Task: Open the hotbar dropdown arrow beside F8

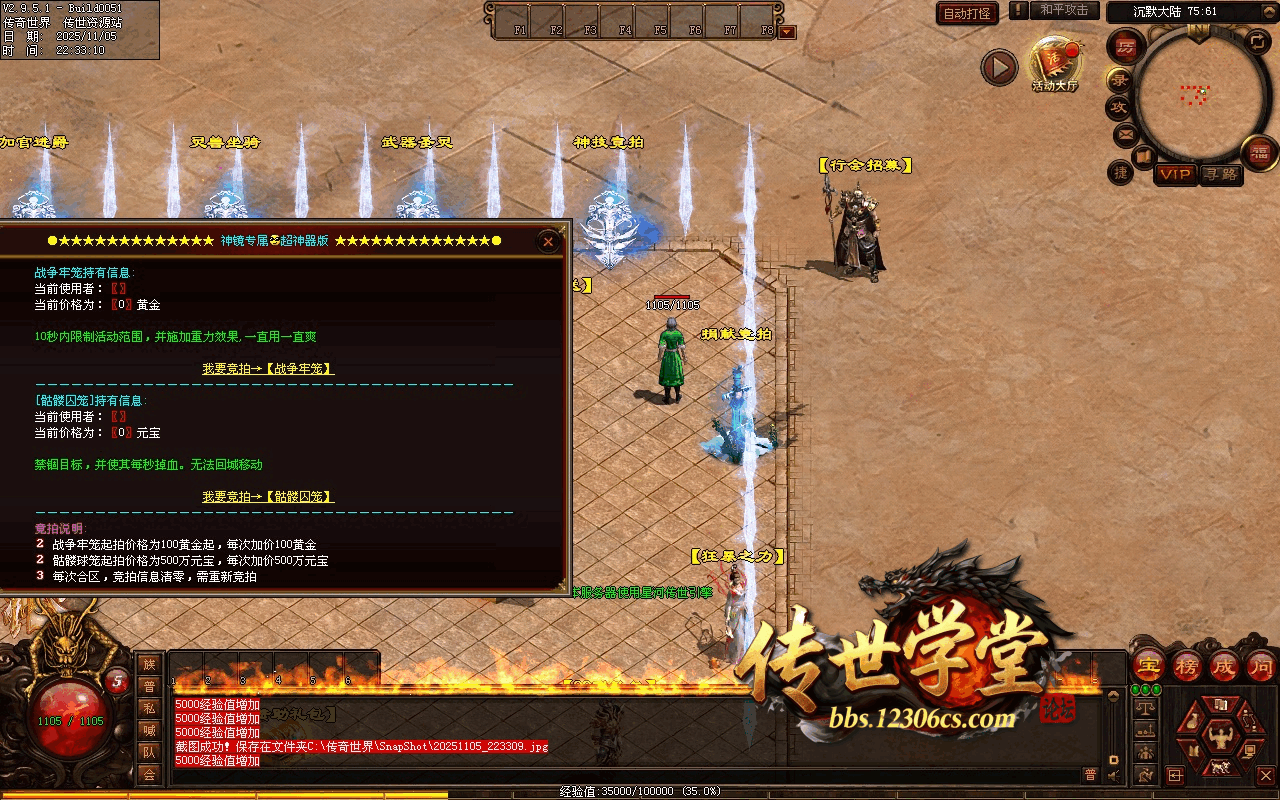Action: coord(787,32)
